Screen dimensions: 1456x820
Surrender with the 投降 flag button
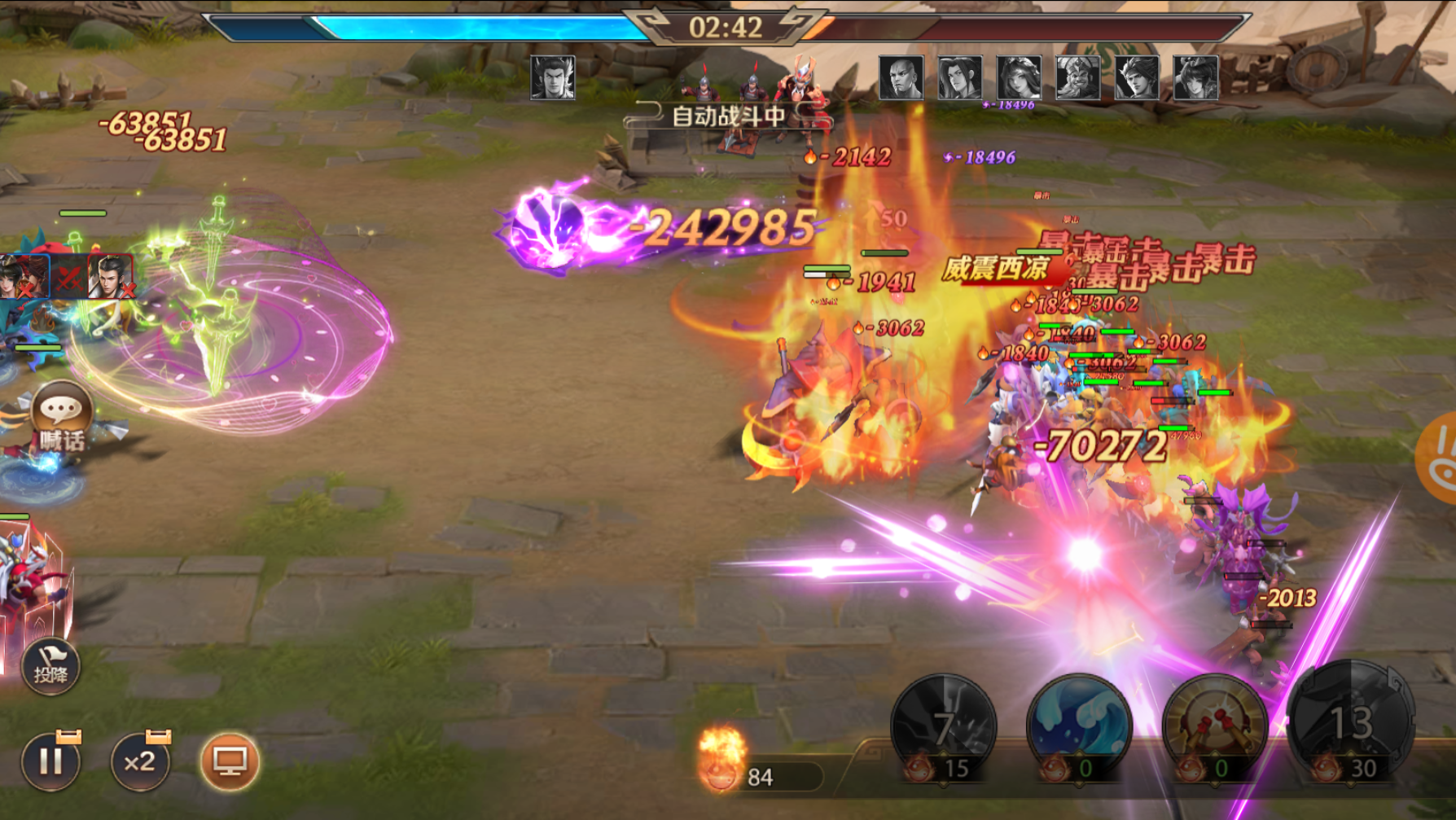[x=50, y=666]
